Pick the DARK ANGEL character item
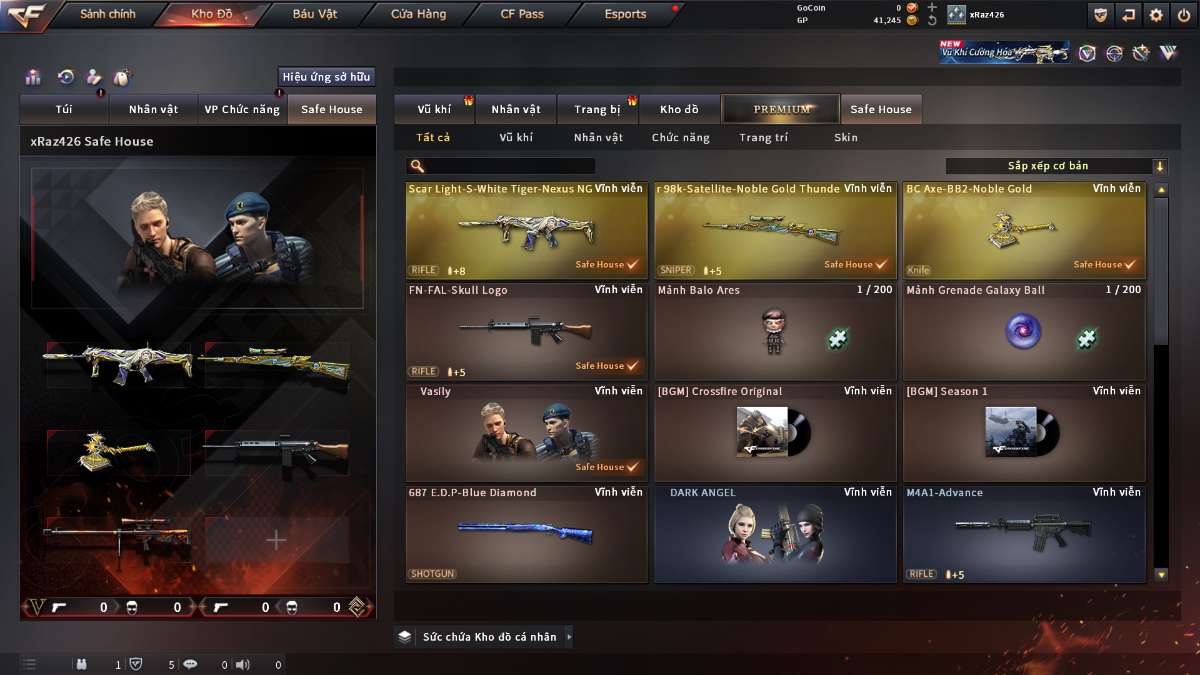This screenshot has width=1200, height=675. [775, 533]
